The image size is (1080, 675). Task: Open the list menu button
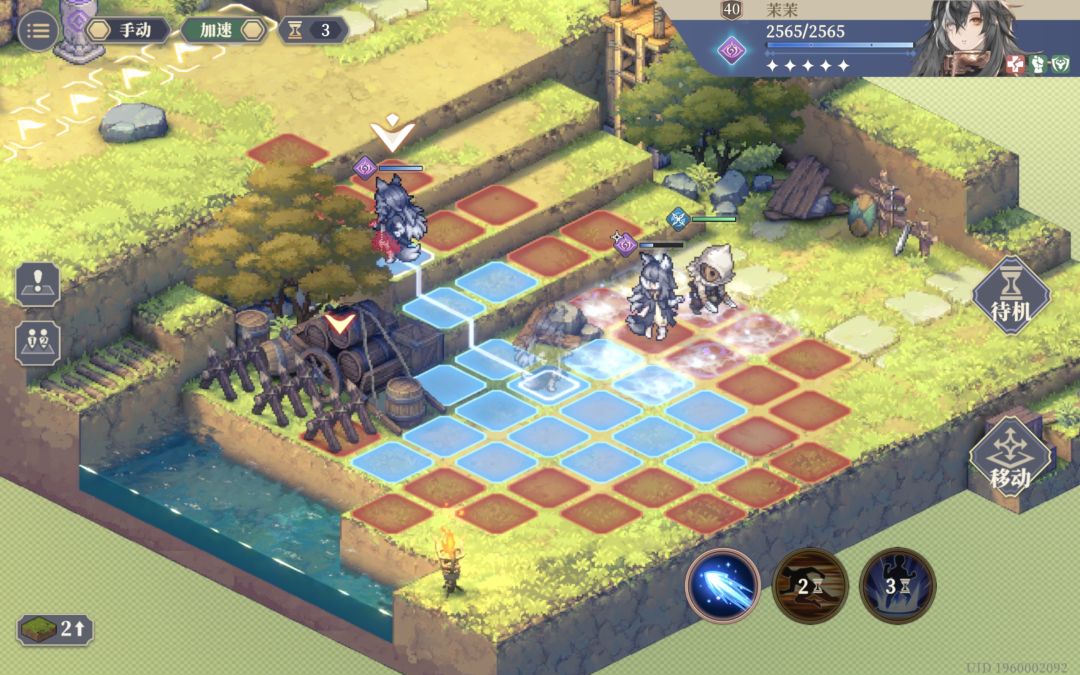[38, 30]
